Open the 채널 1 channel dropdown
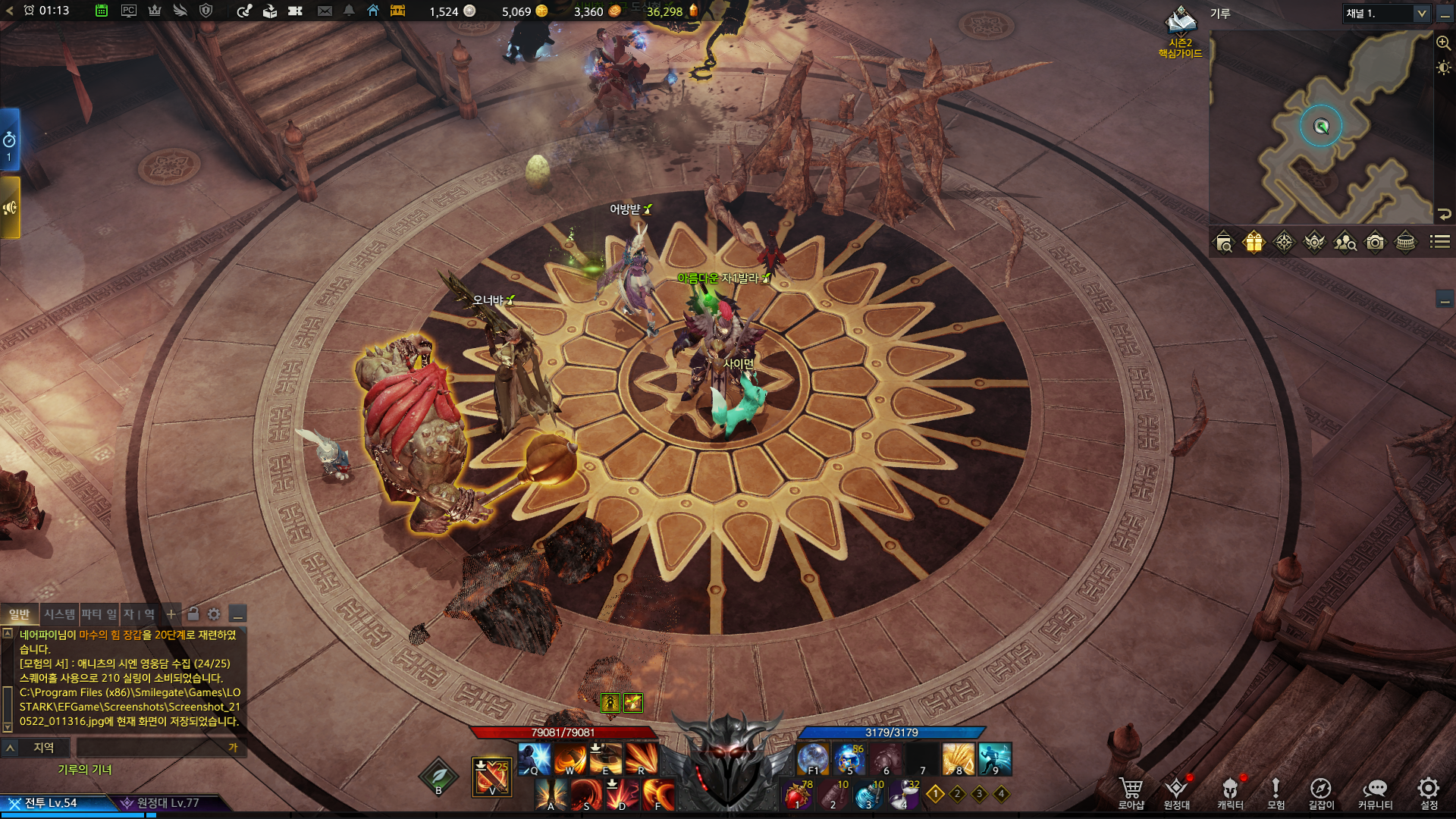 (x=1386, y=14)
